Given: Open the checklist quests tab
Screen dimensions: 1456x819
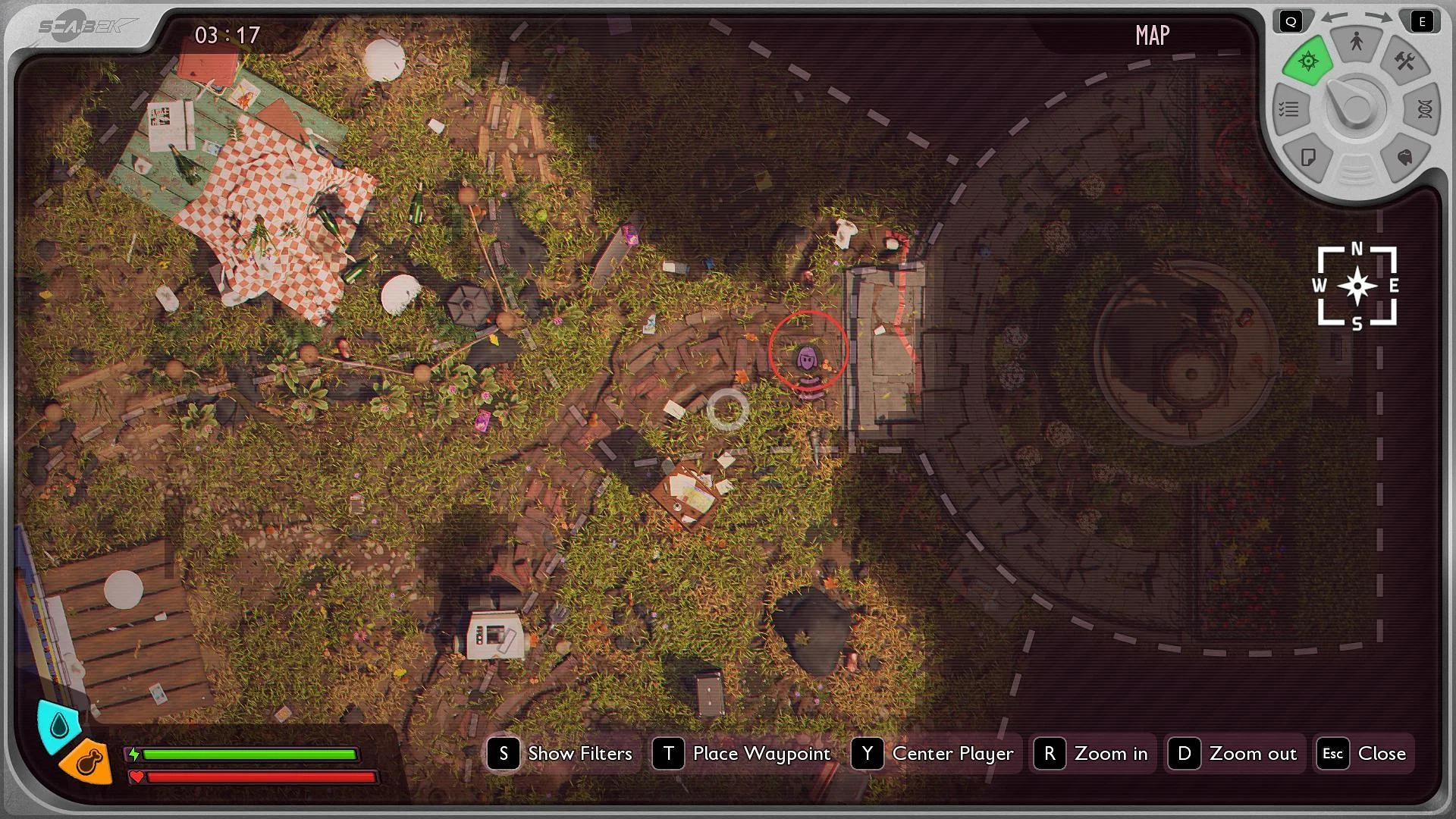Looking at the screenshot, I should [1289, 110].
